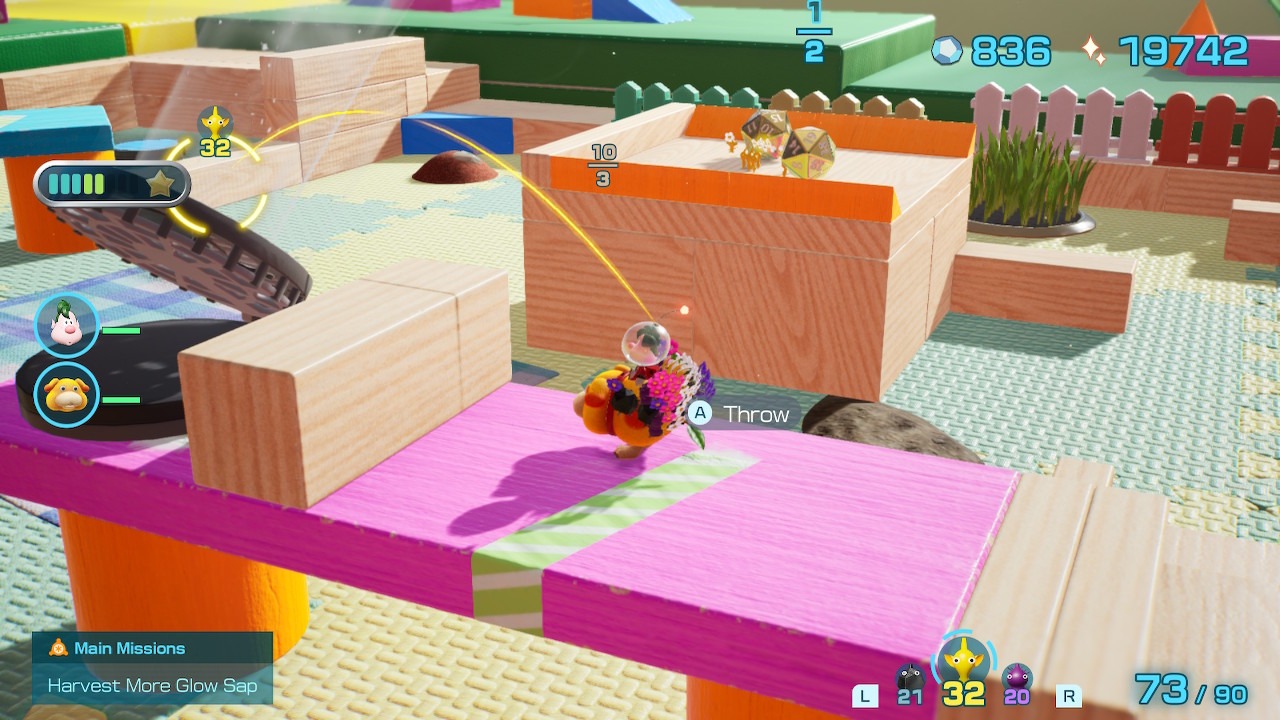Choose the Yellow Pikmin squad icon
The height and width of the screenshot is (720, 1280).
(x=963, y=661)
